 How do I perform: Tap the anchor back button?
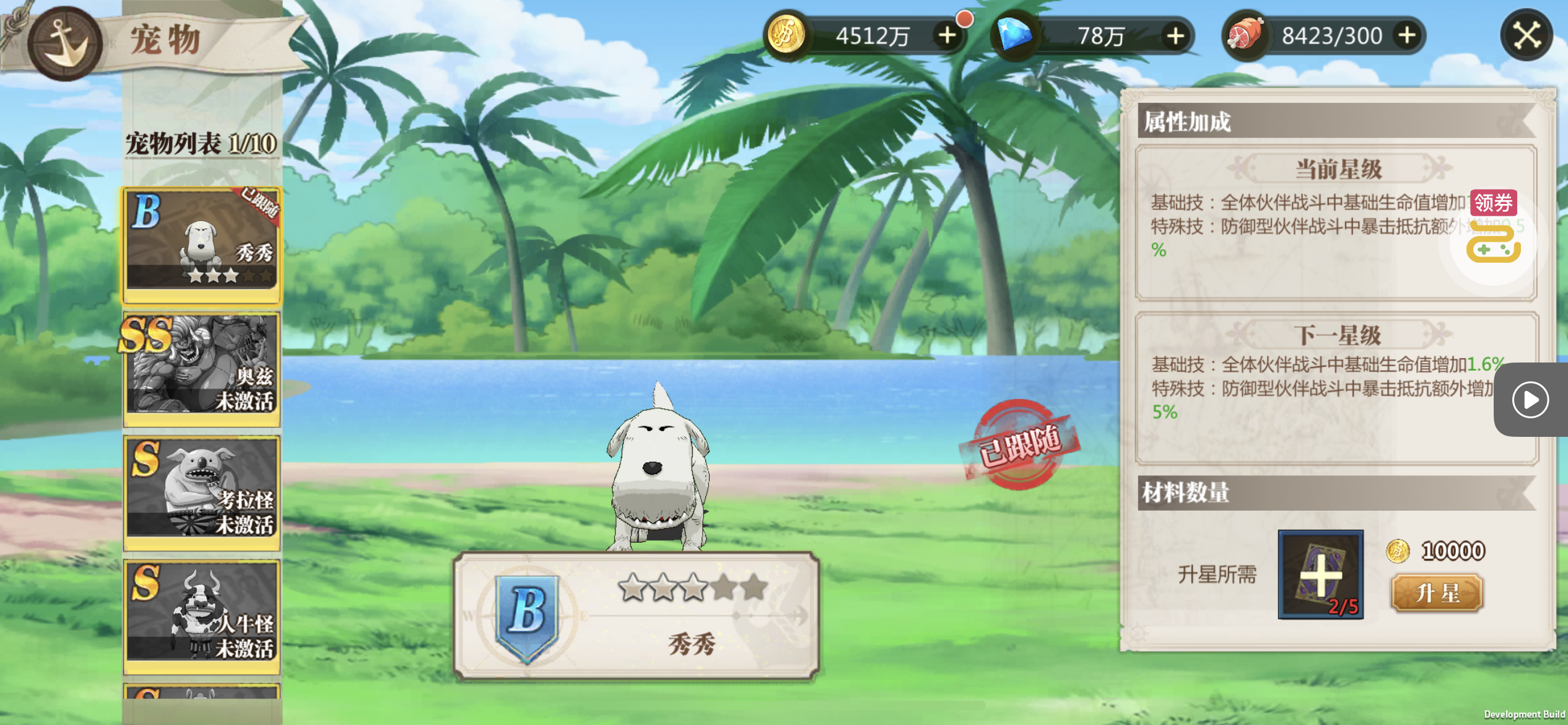tap(64, 43)
